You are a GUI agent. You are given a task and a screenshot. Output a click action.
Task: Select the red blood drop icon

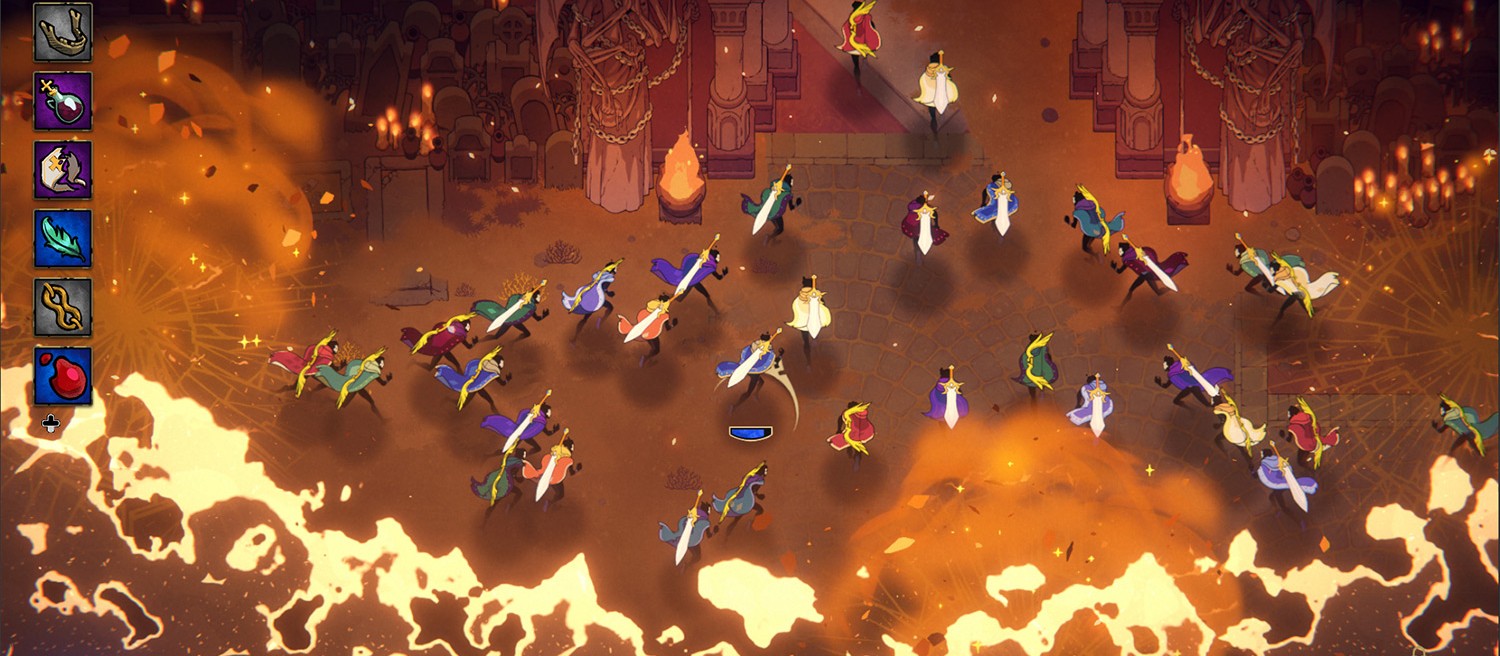63,376
